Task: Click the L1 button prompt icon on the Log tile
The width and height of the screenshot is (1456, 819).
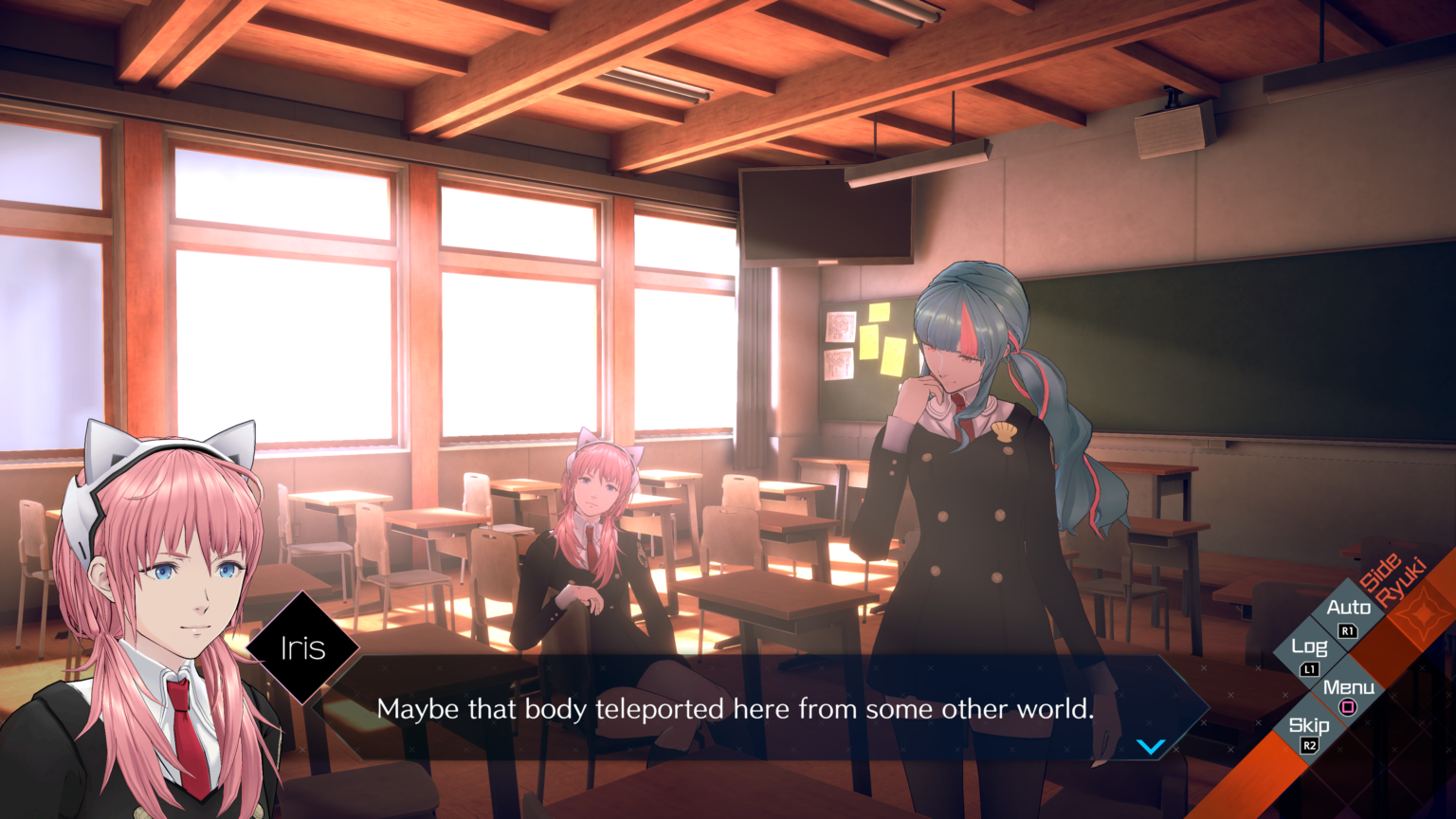Action: 1310,670
